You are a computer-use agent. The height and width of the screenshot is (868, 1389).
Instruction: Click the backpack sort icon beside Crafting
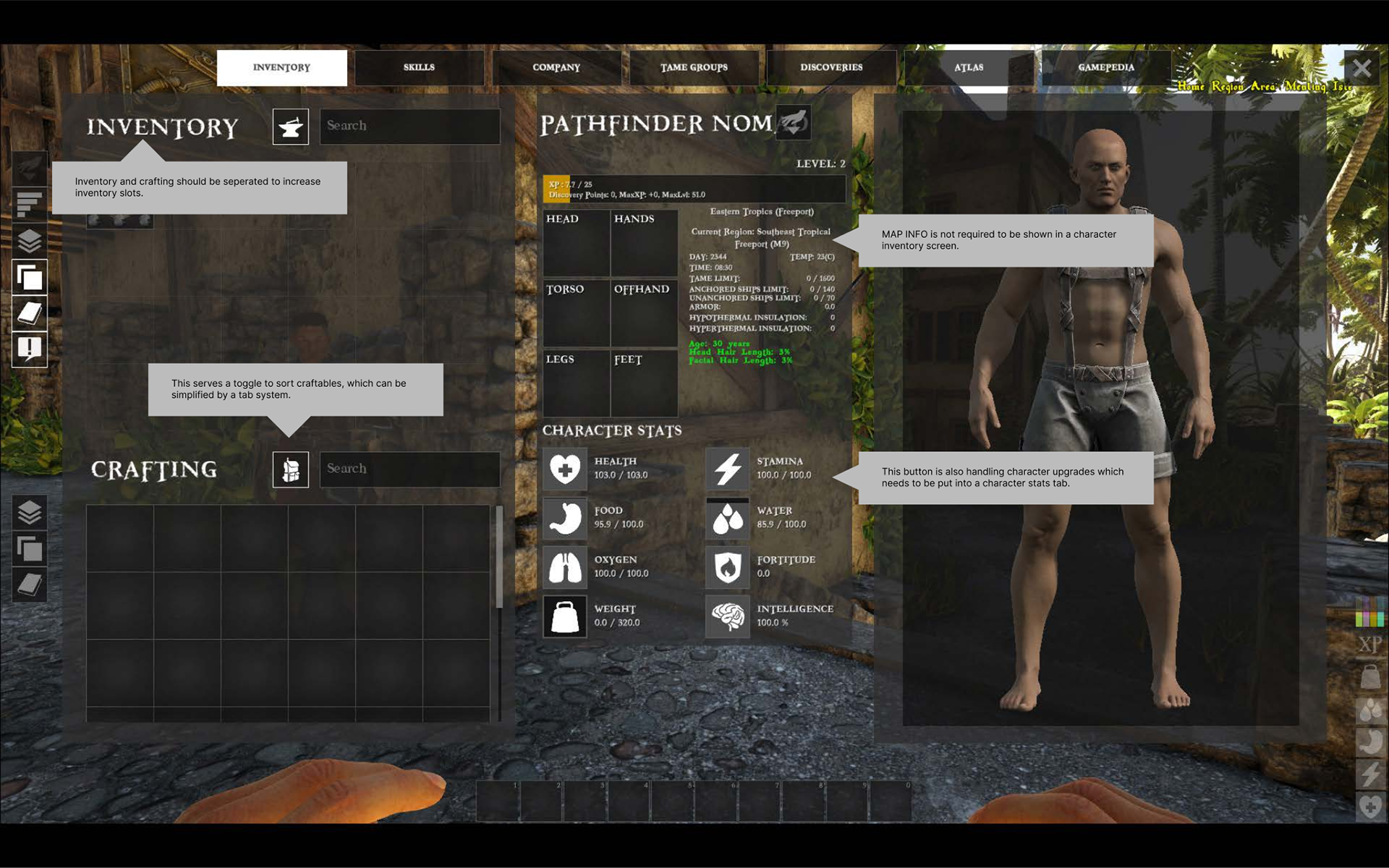coord(290,469)
